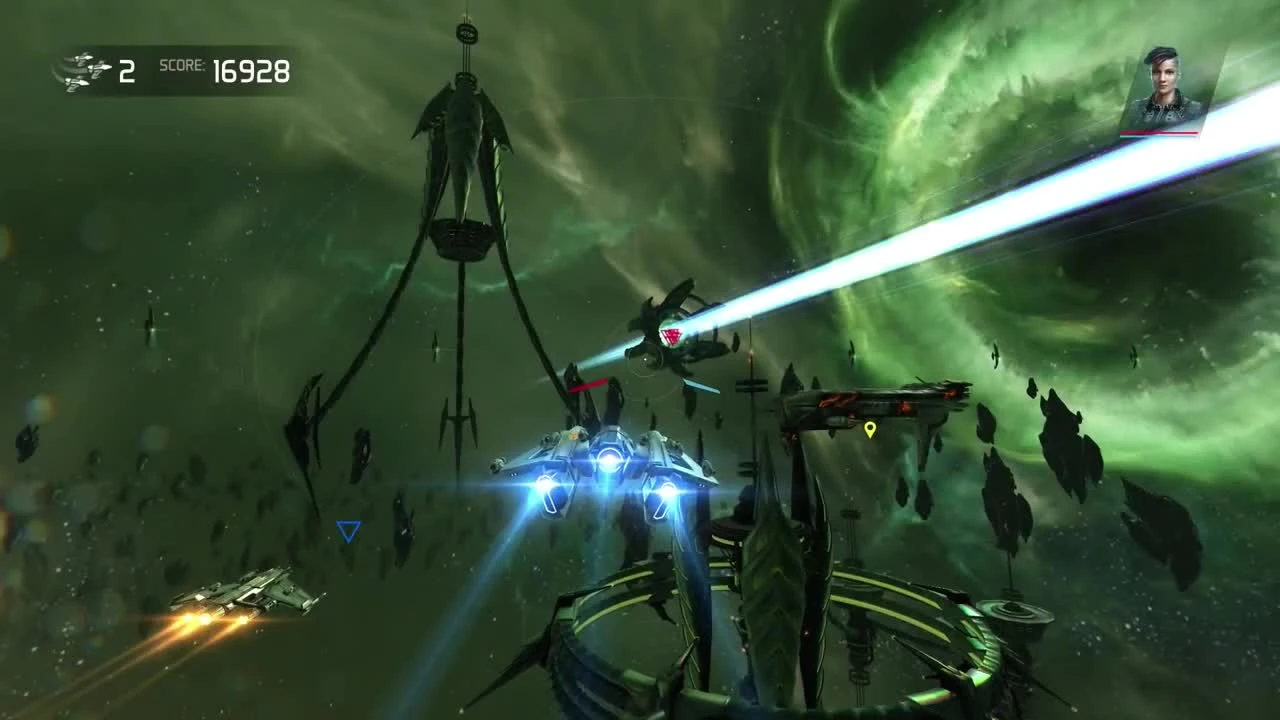Click the blue triangle objective marker
This screenshot has height=720, width=1280.
click(348, 532)
